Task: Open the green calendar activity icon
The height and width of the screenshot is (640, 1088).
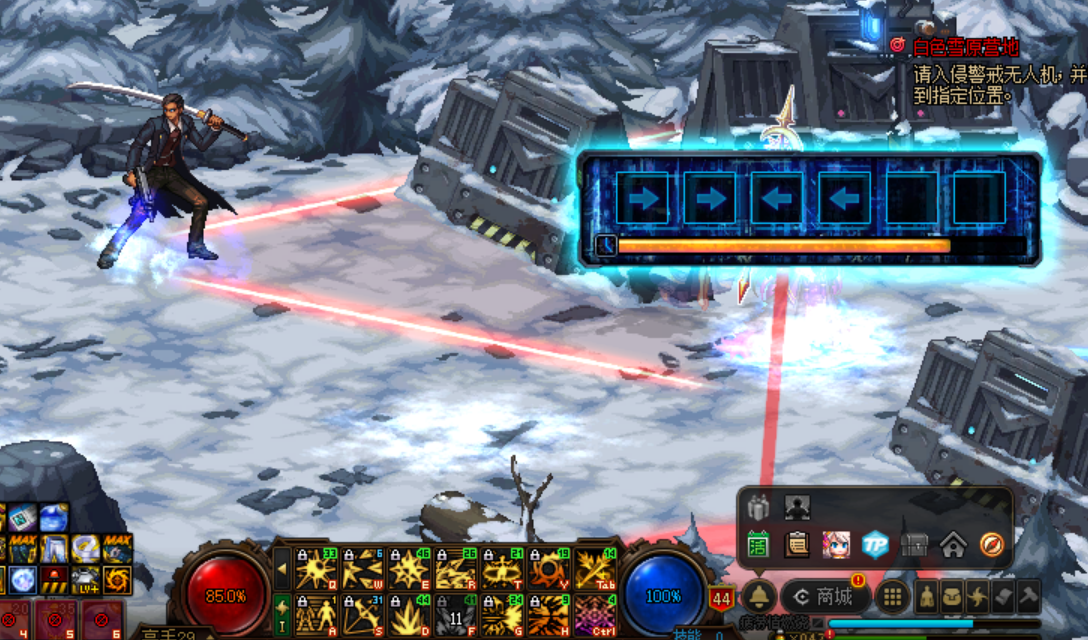Action: click(x=759, y=544)
